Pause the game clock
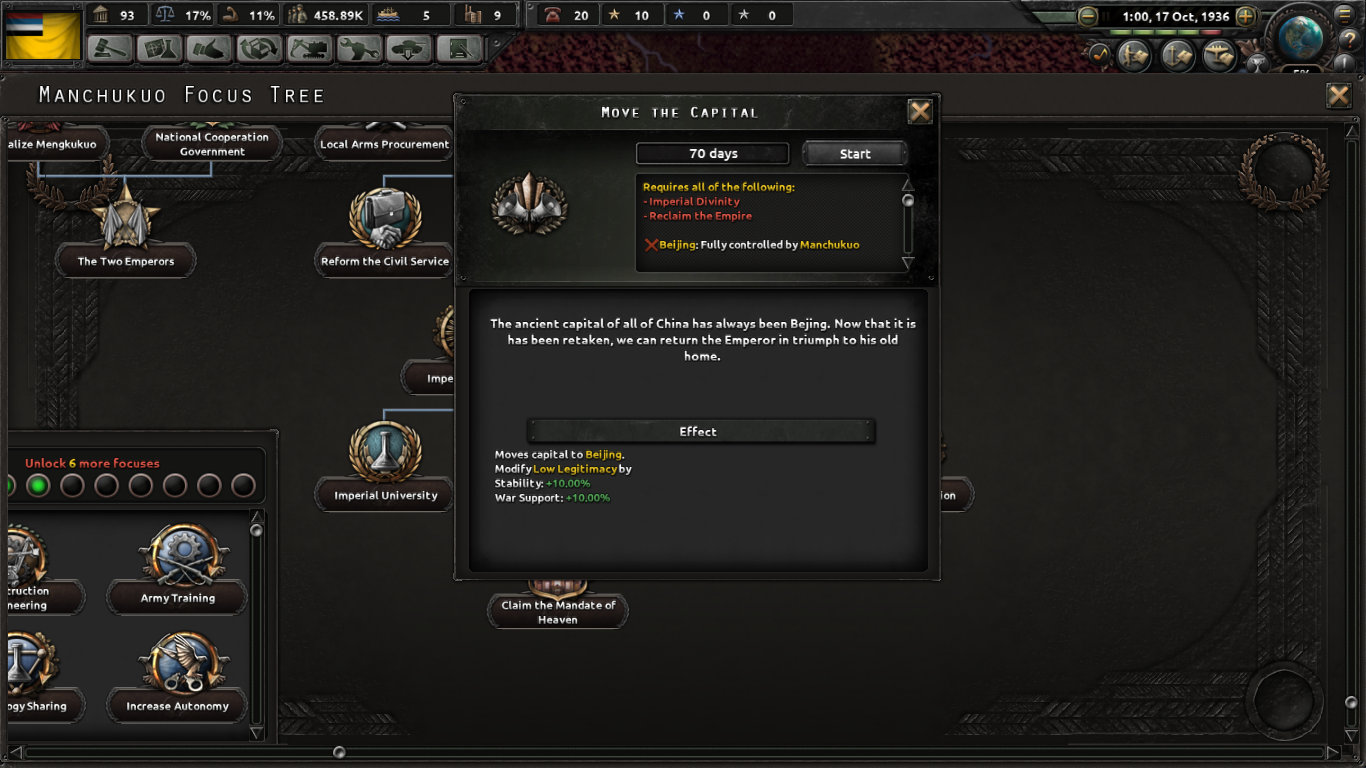The width and height of the screenshot is (1366, 768). 1106,15
